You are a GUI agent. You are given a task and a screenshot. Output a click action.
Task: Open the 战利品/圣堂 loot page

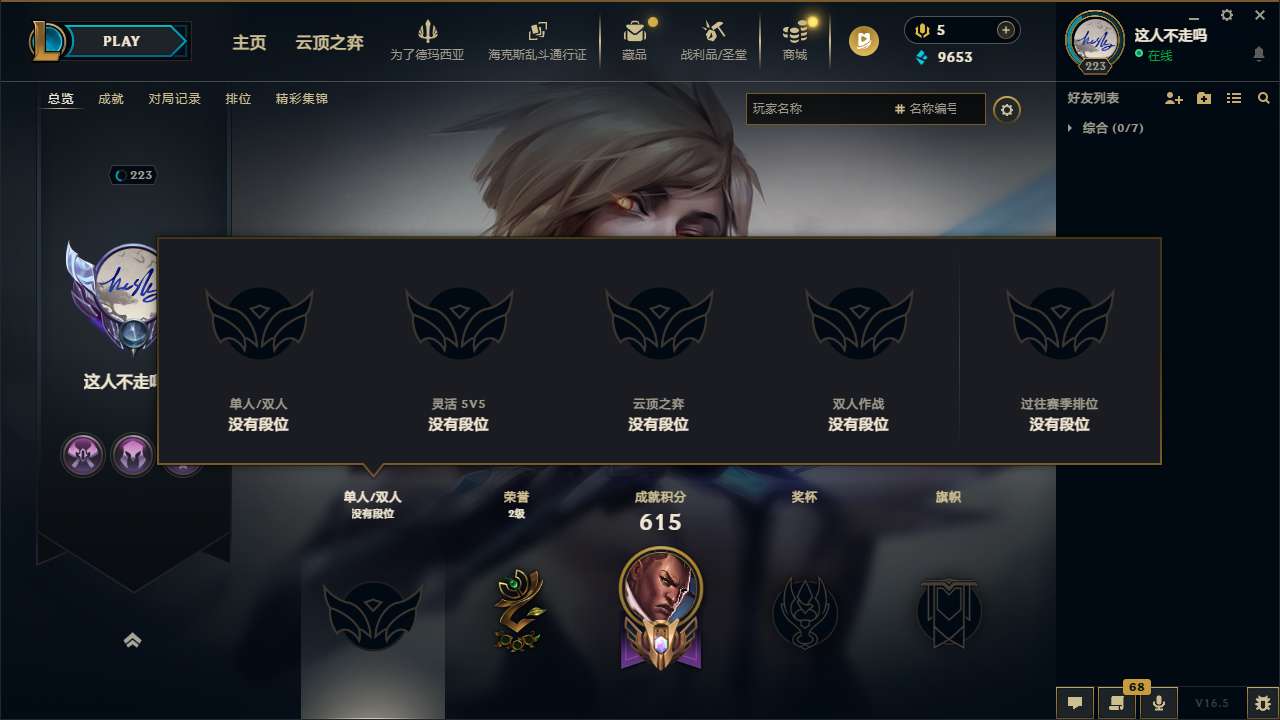(x=714, y=40)
